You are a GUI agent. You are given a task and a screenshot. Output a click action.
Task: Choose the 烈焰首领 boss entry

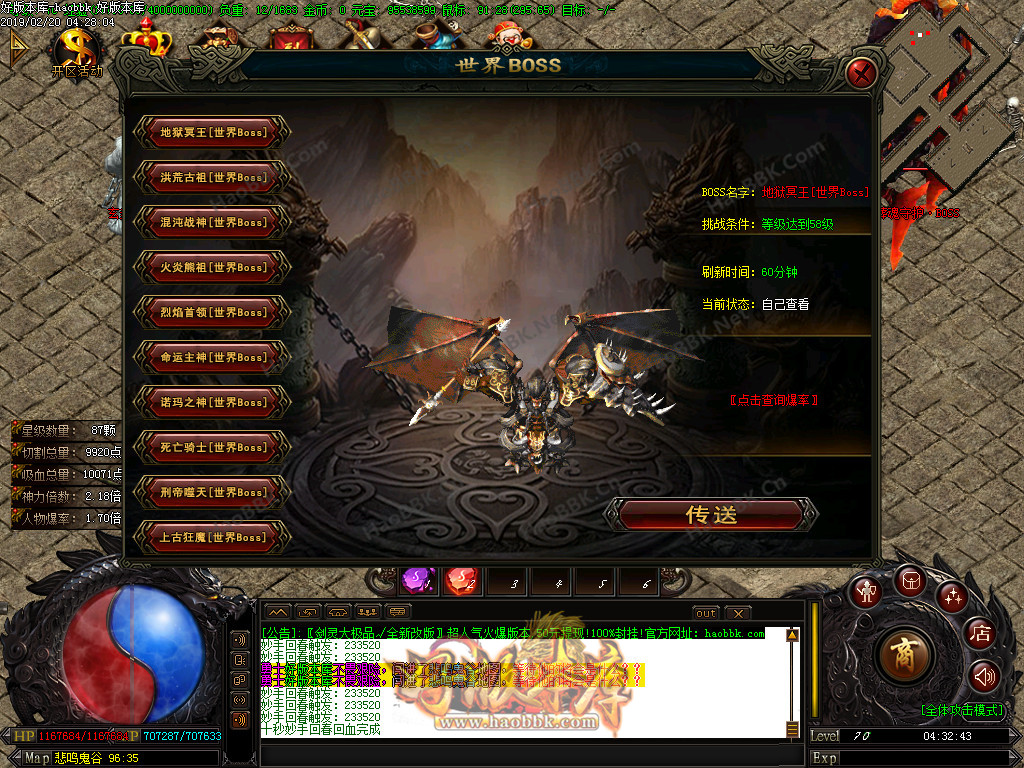[x=213, y=312]
